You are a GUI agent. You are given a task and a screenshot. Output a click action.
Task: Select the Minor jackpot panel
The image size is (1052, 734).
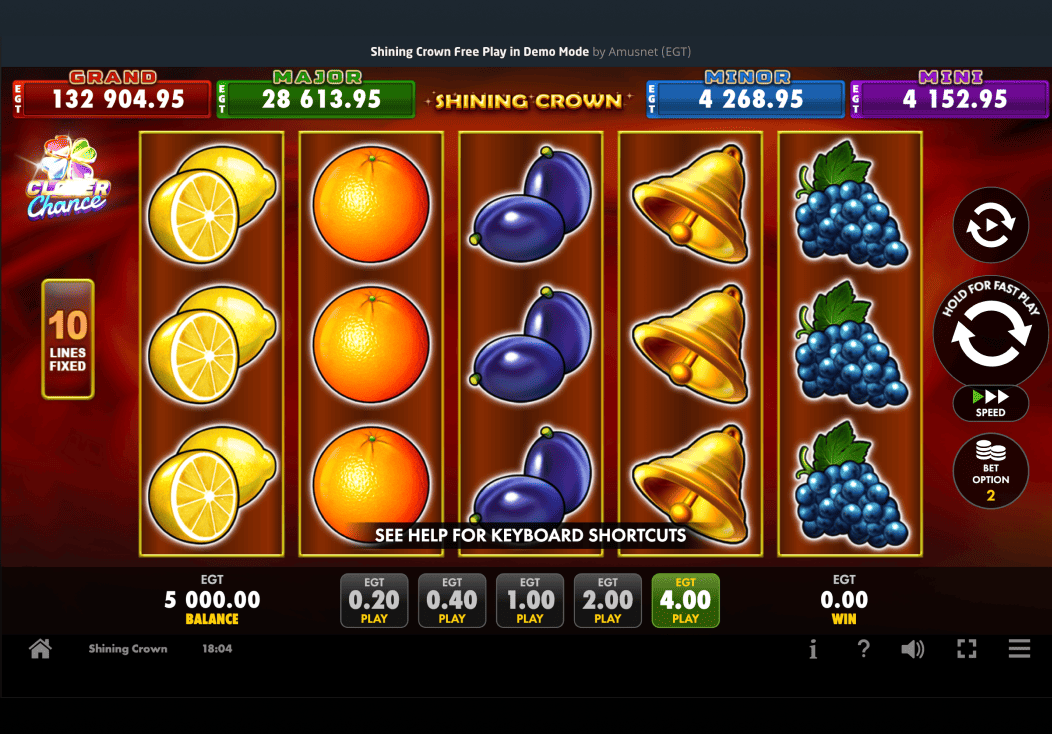746,98
